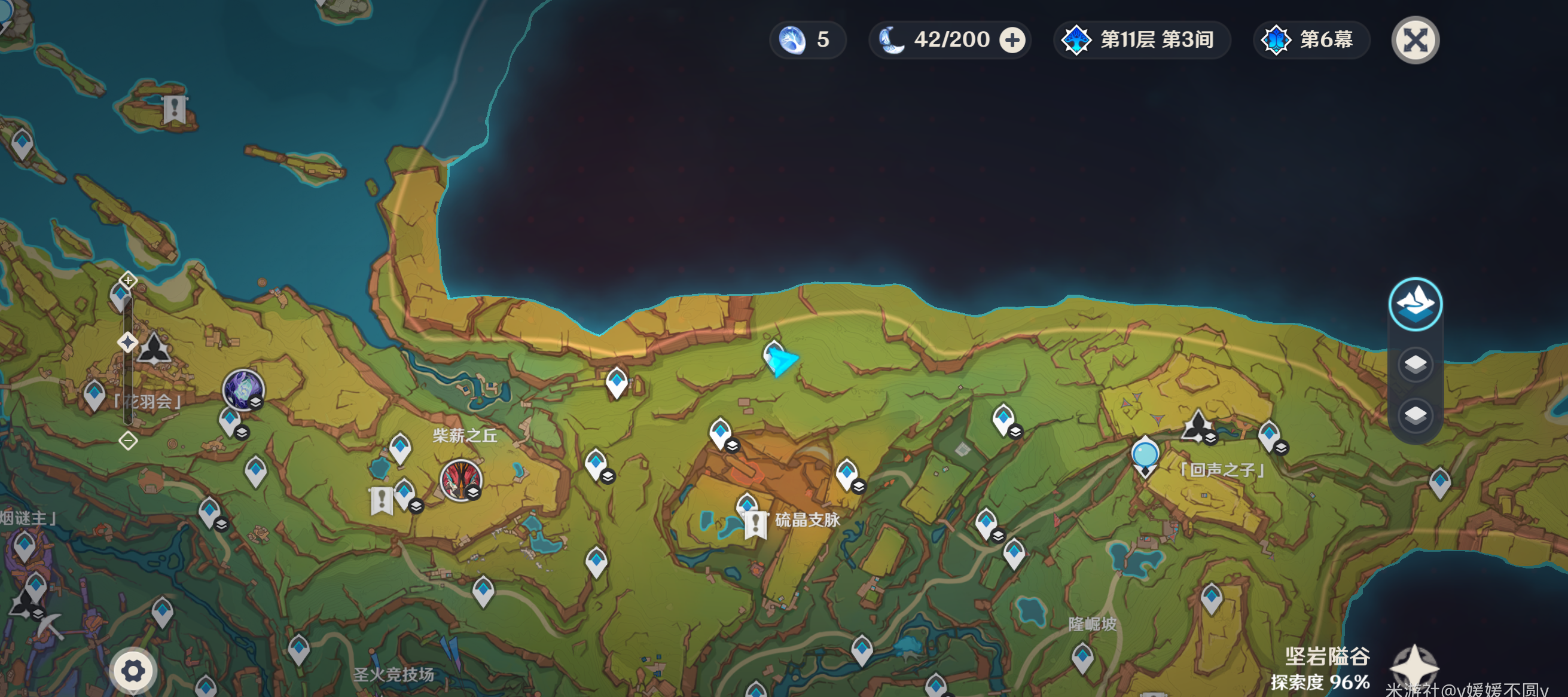Select the exclamation quest marker below 柴薪之丘

[382, 500]
